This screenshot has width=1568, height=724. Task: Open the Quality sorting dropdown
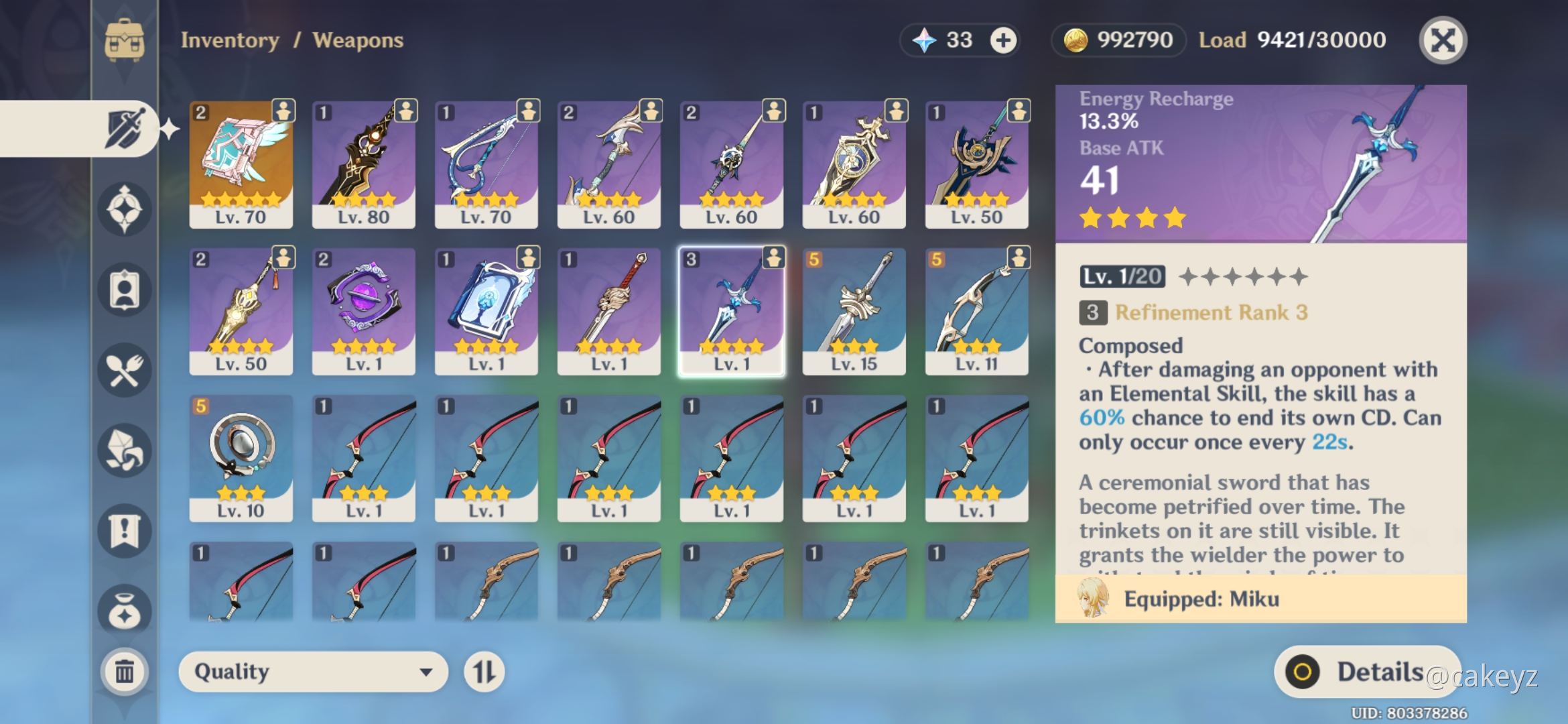(312, 671)
